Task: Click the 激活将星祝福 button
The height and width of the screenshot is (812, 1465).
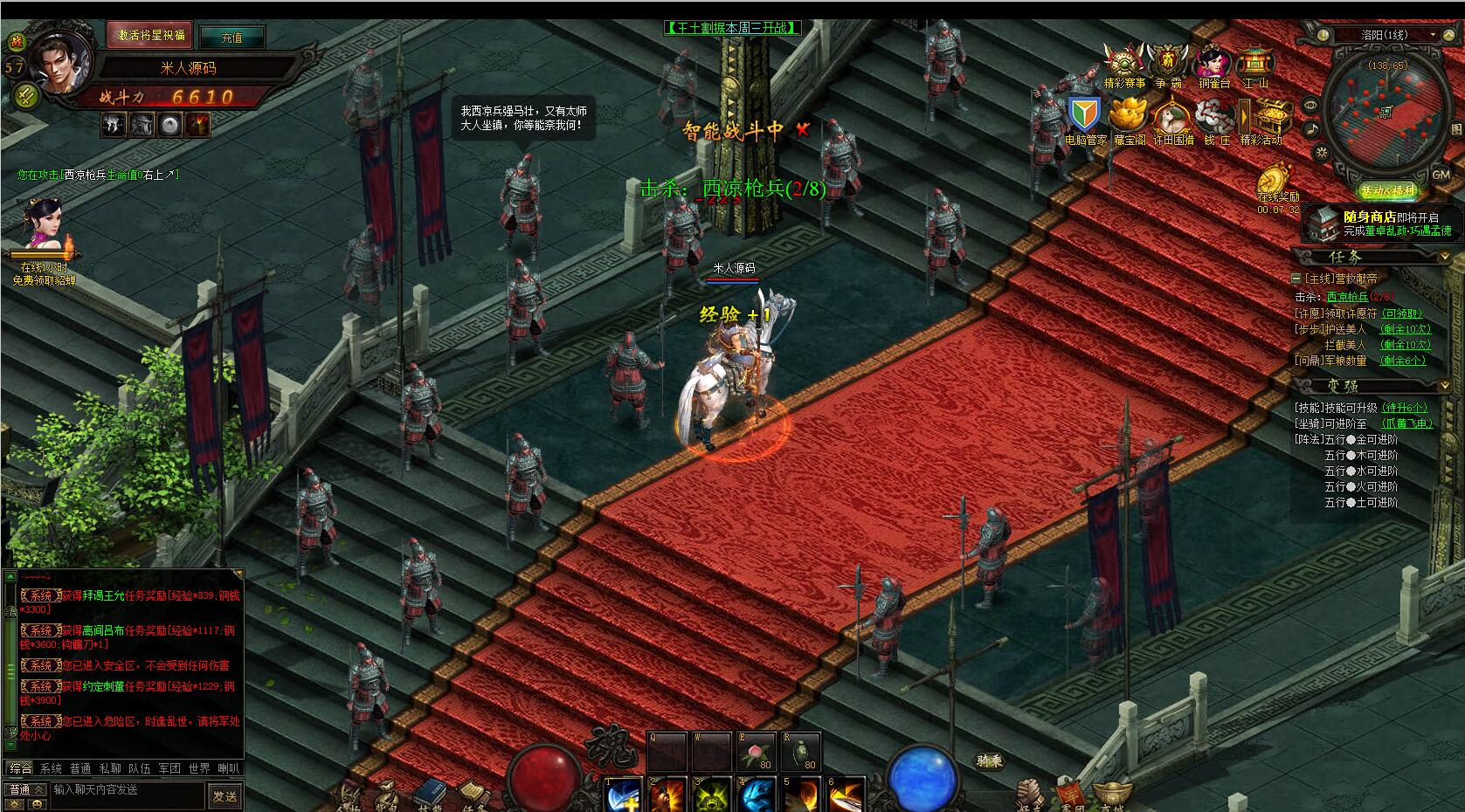Action: (151, 36)
